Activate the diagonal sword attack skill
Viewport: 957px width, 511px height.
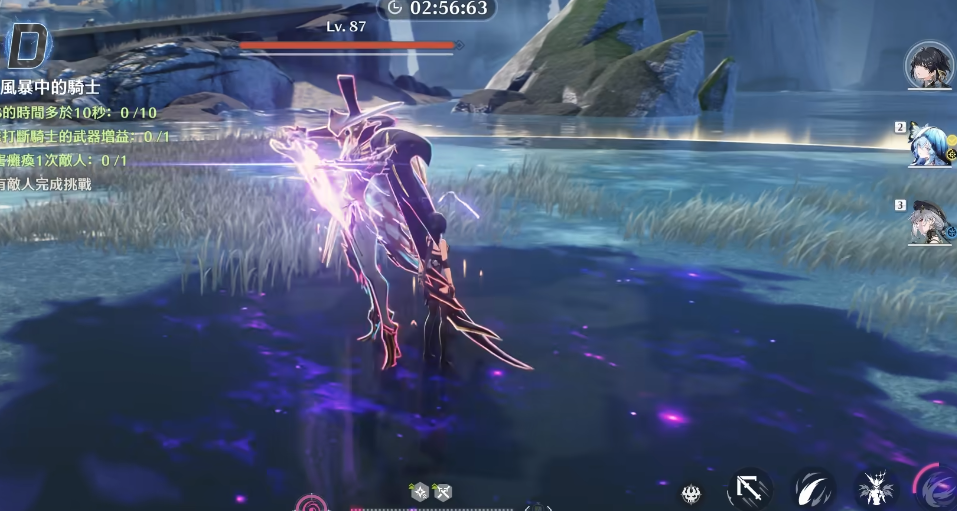(x=748, y=489)
